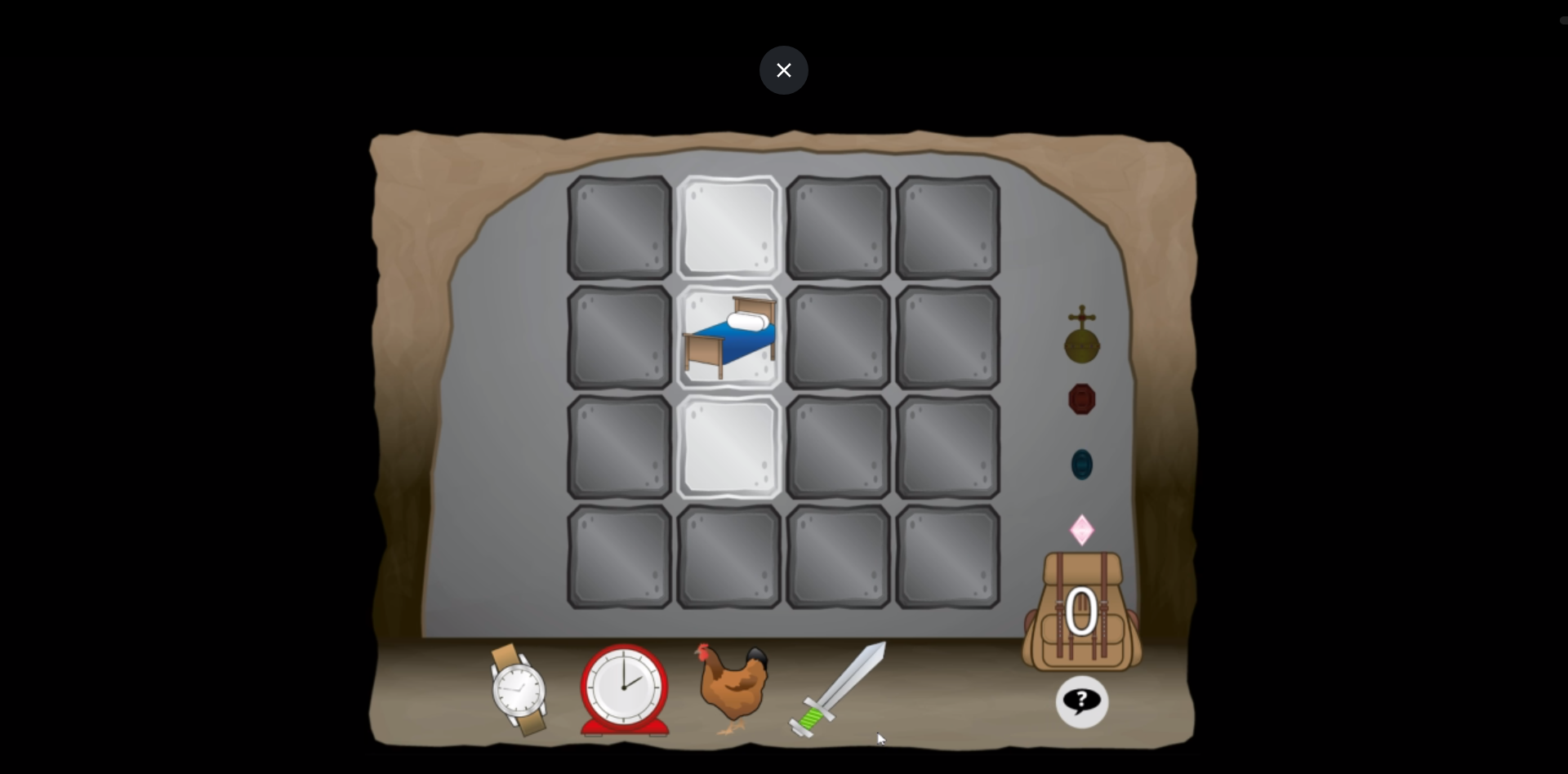Click the golden royal orb on the right
This screenshot has width=1568, height=774.
1080,337
